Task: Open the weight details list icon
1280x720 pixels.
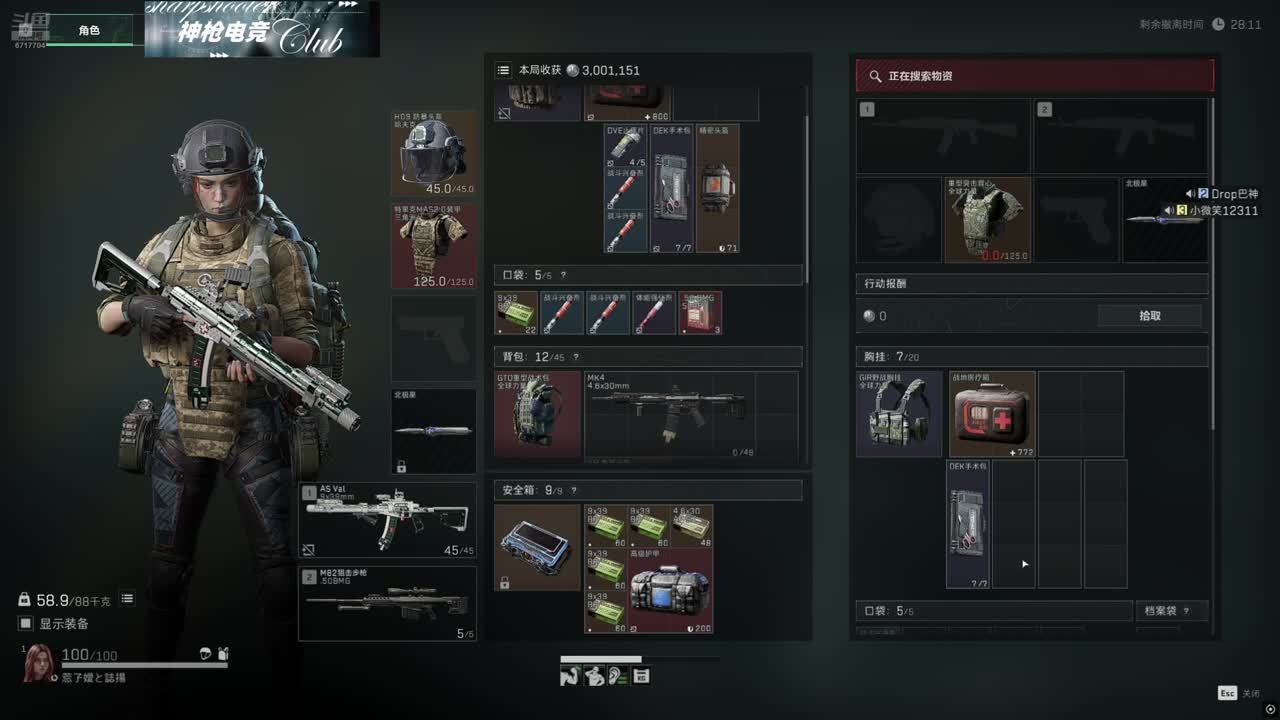Action: tap(127, 599)
